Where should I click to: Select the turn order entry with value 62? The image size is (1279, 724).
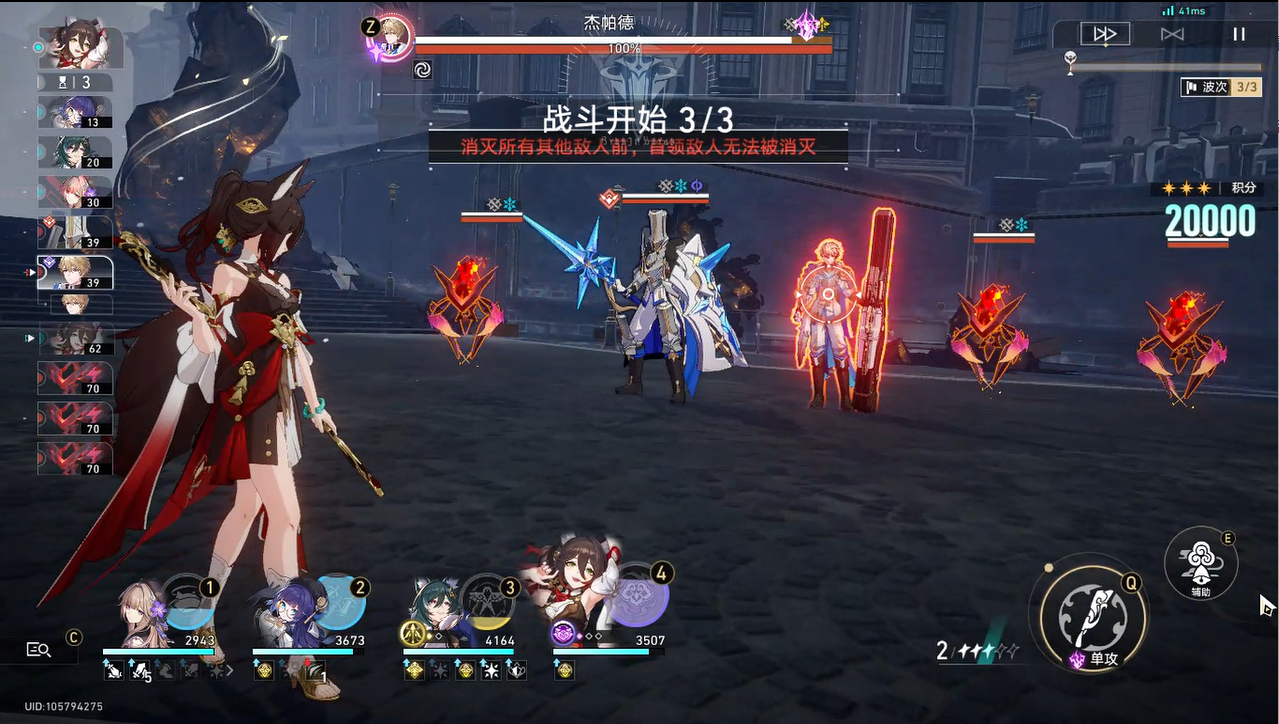75,340
